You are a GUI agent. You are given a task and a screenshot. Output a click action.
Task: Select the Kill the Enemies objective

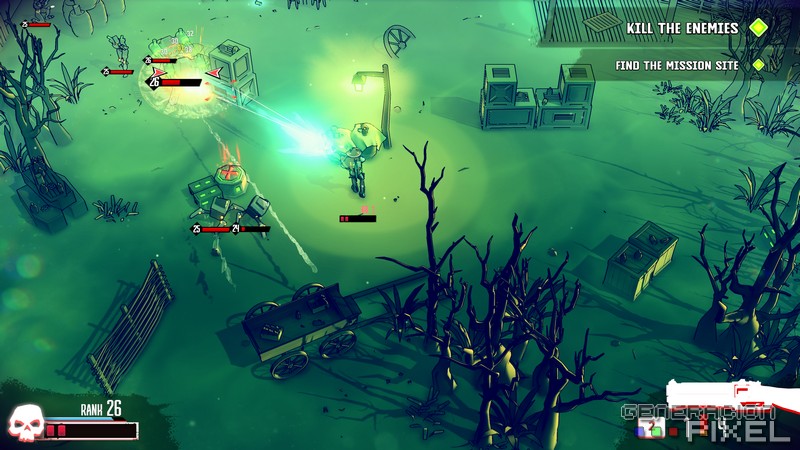coord(683,28)
